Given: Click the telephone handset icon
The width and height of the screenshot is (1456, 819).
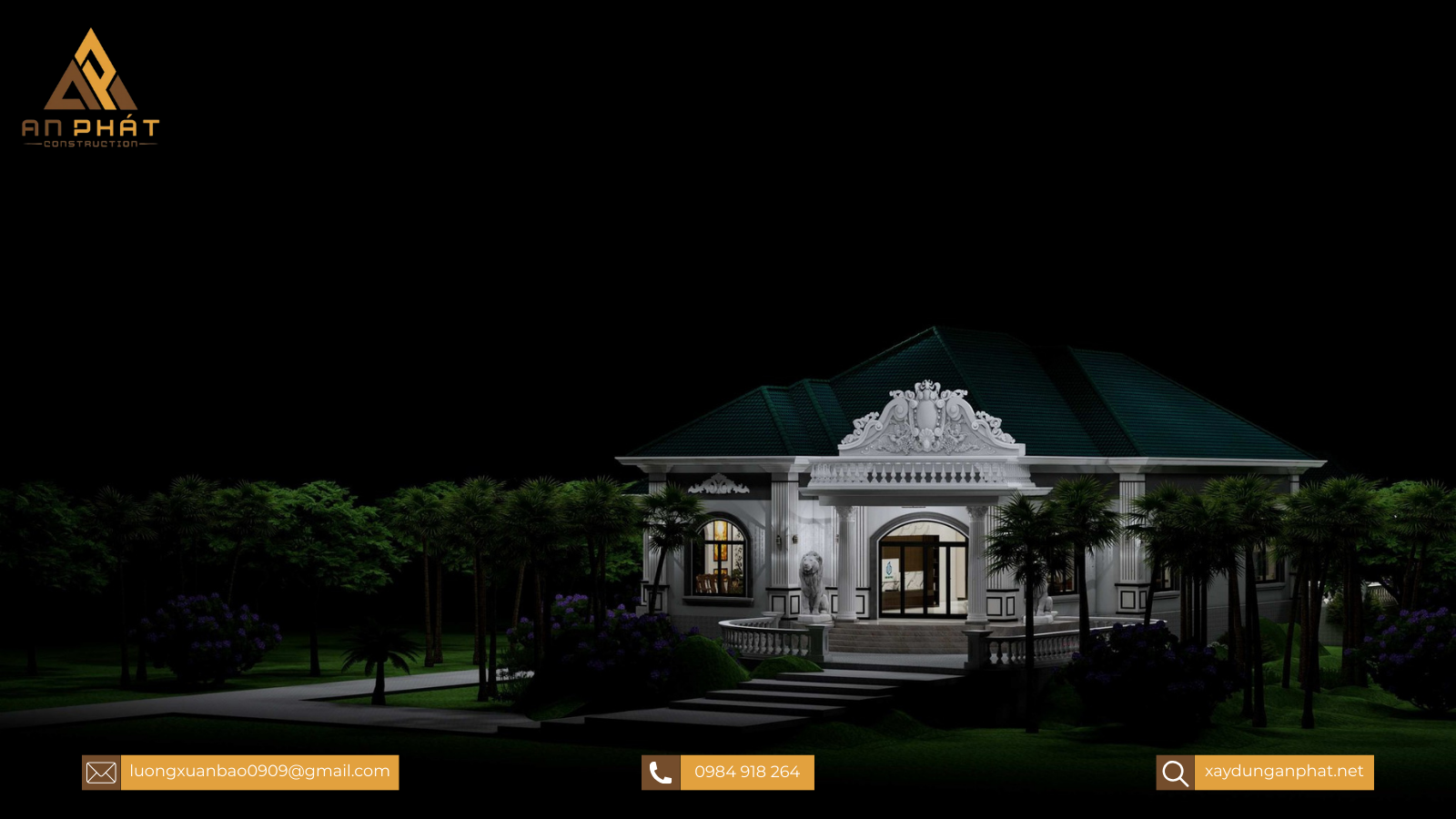Looking at the screenshot, I should pyautogui.click(x=661, y=773).
